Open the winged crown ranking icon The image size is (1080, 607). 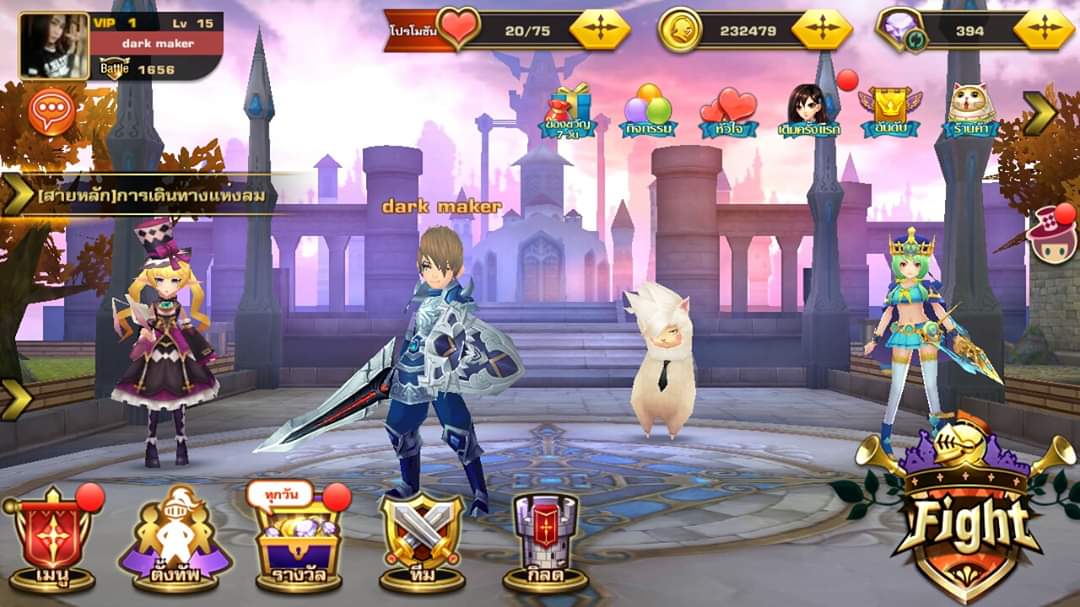(x=889, y=111)
